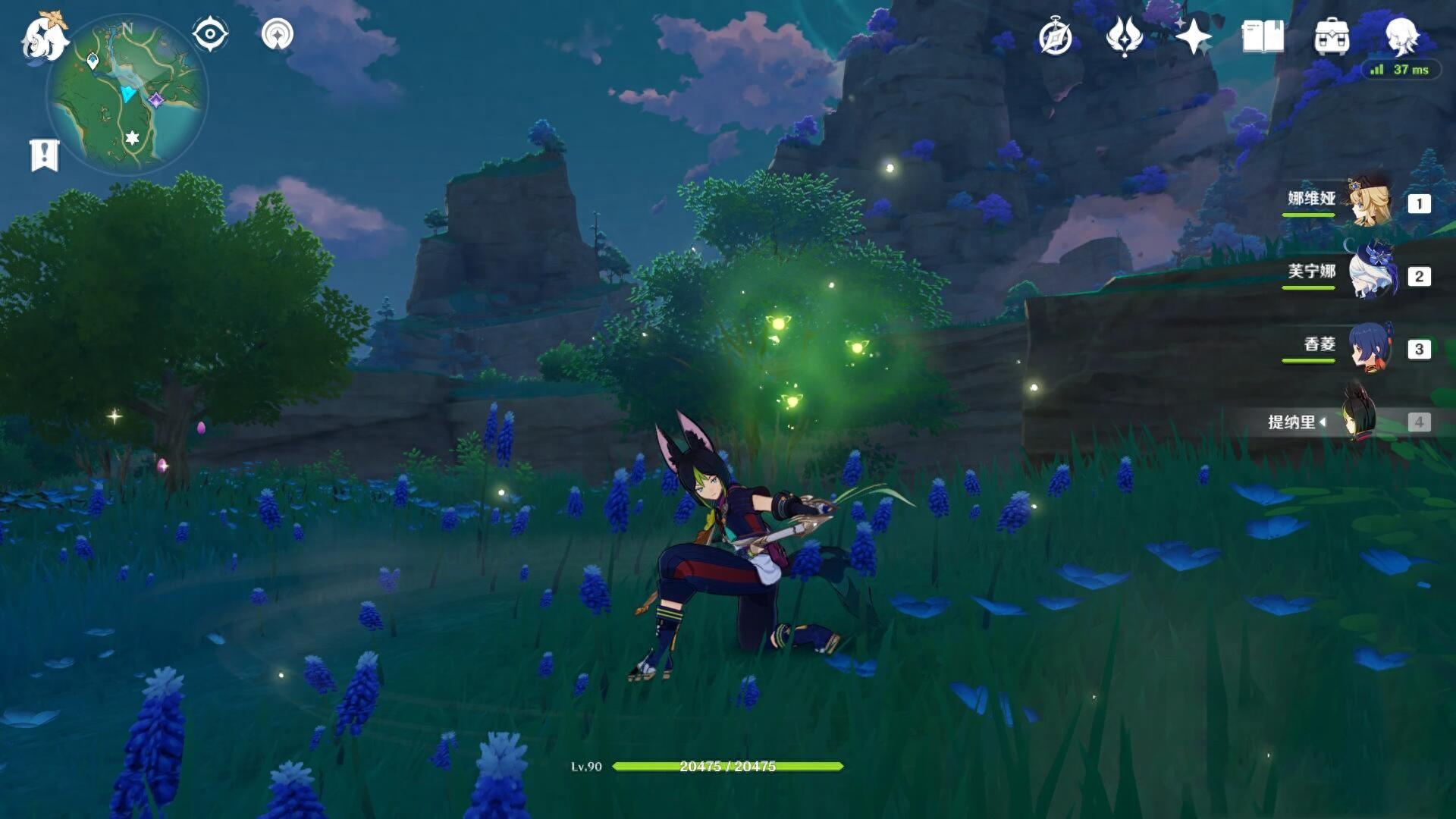Open the Paimon menu icon

point(44,36)
